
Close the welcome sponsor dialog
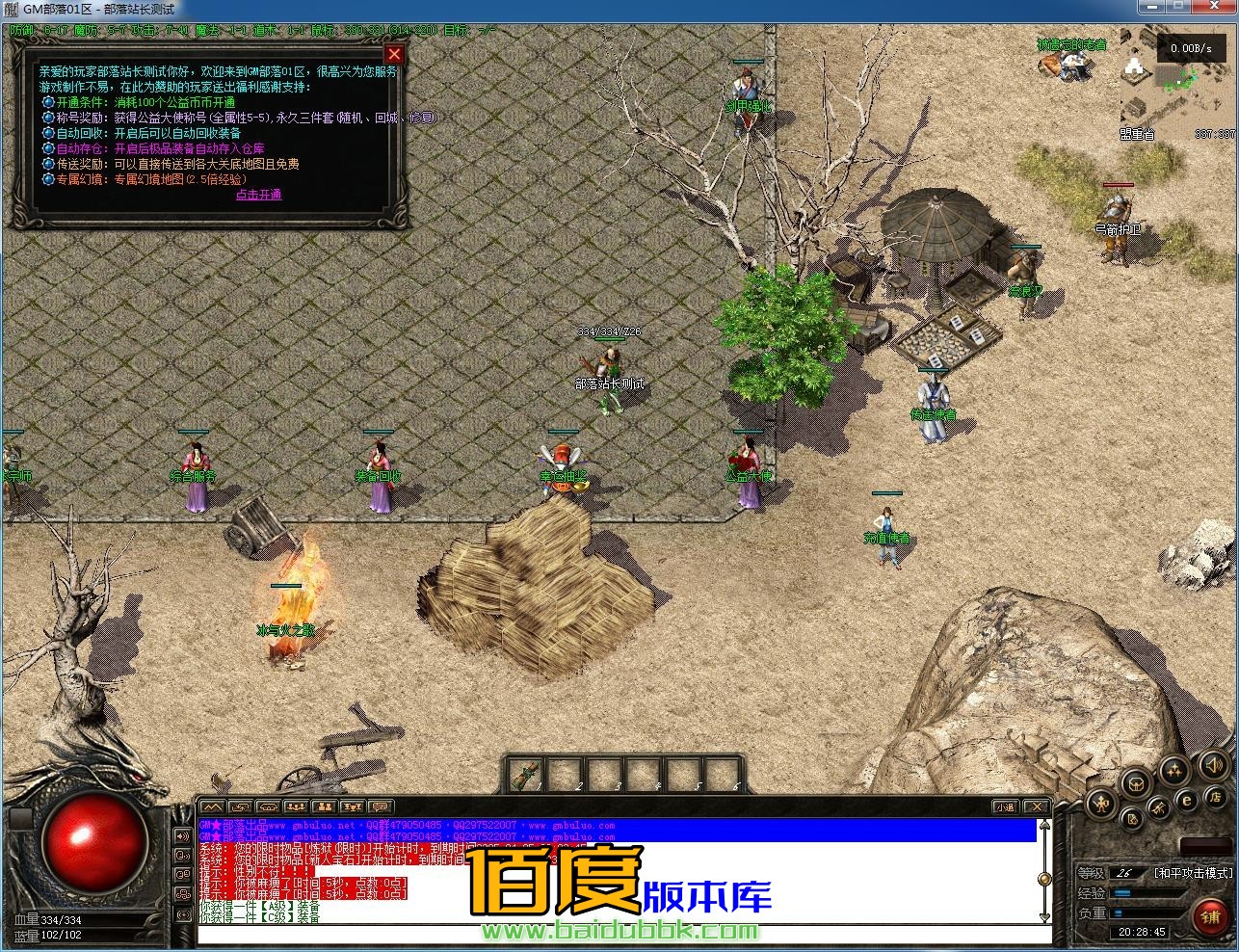393,55
